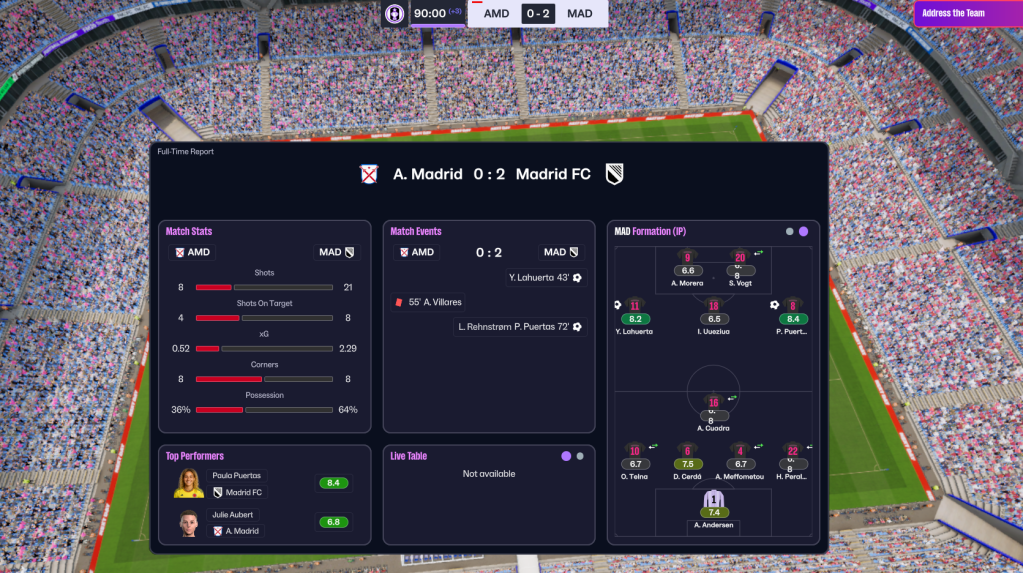This screenshot has height=573, width=1023.
Task: Select A. Villares' 55' red card event
Action: (x=430, y=302)
